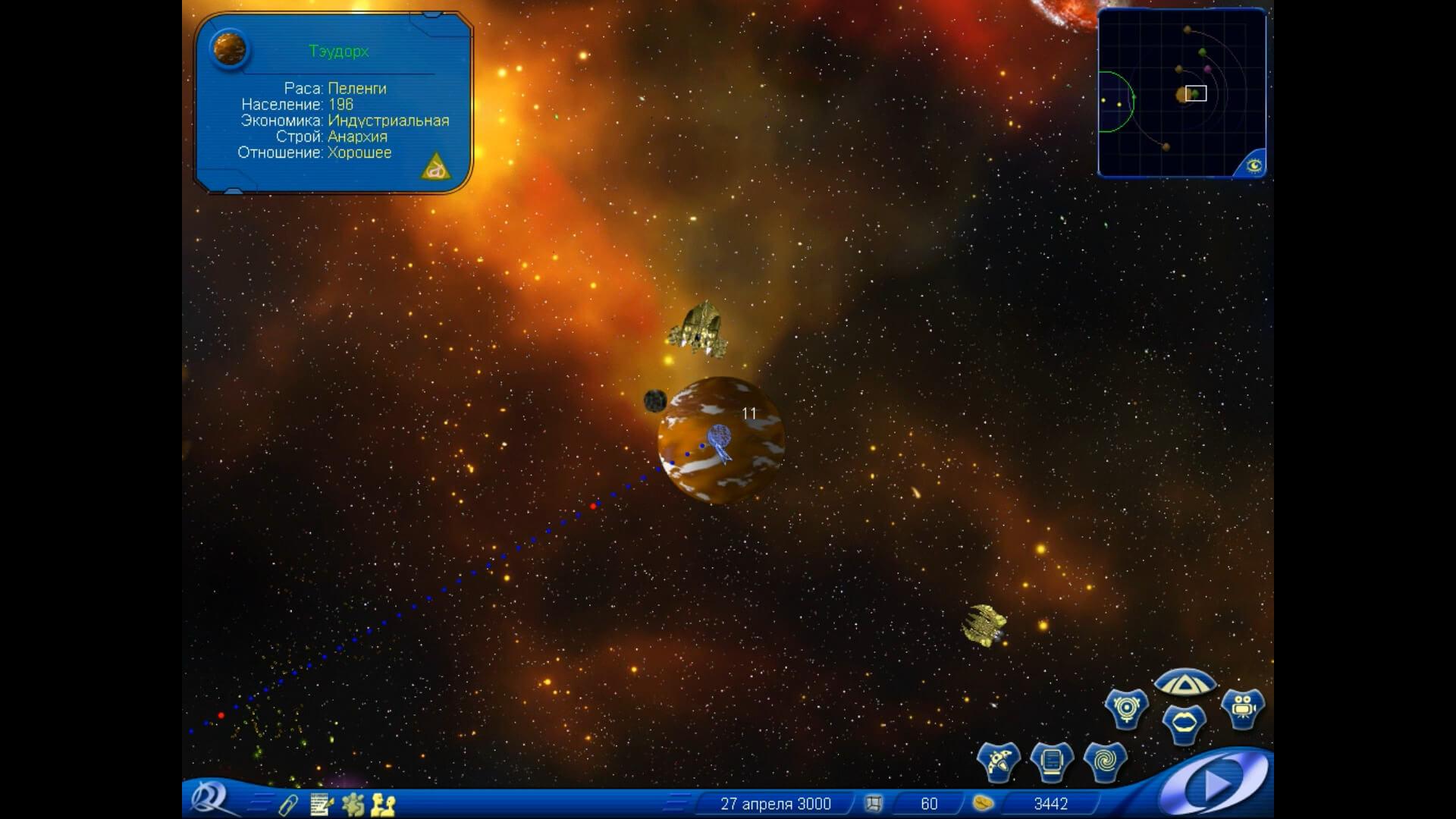
Task: Click the two heads icon in the bottom bar
Action: 384,804
